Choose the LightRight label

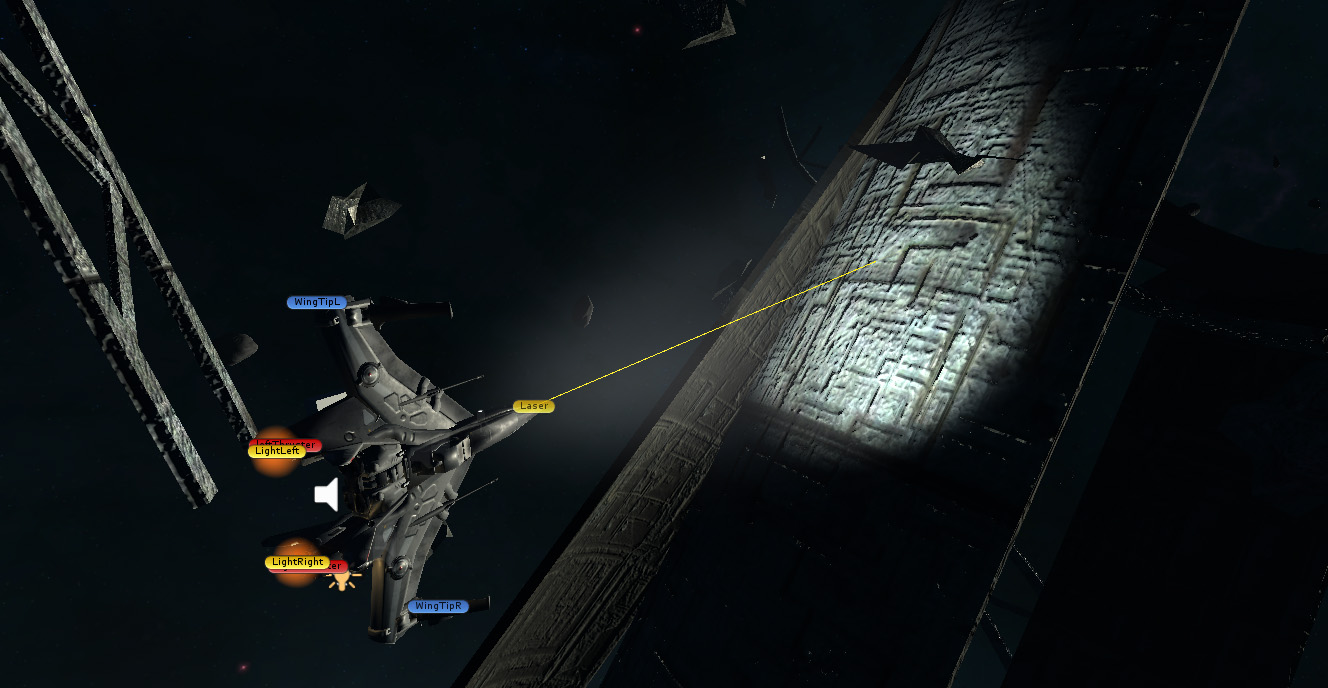tap(297, 562)
